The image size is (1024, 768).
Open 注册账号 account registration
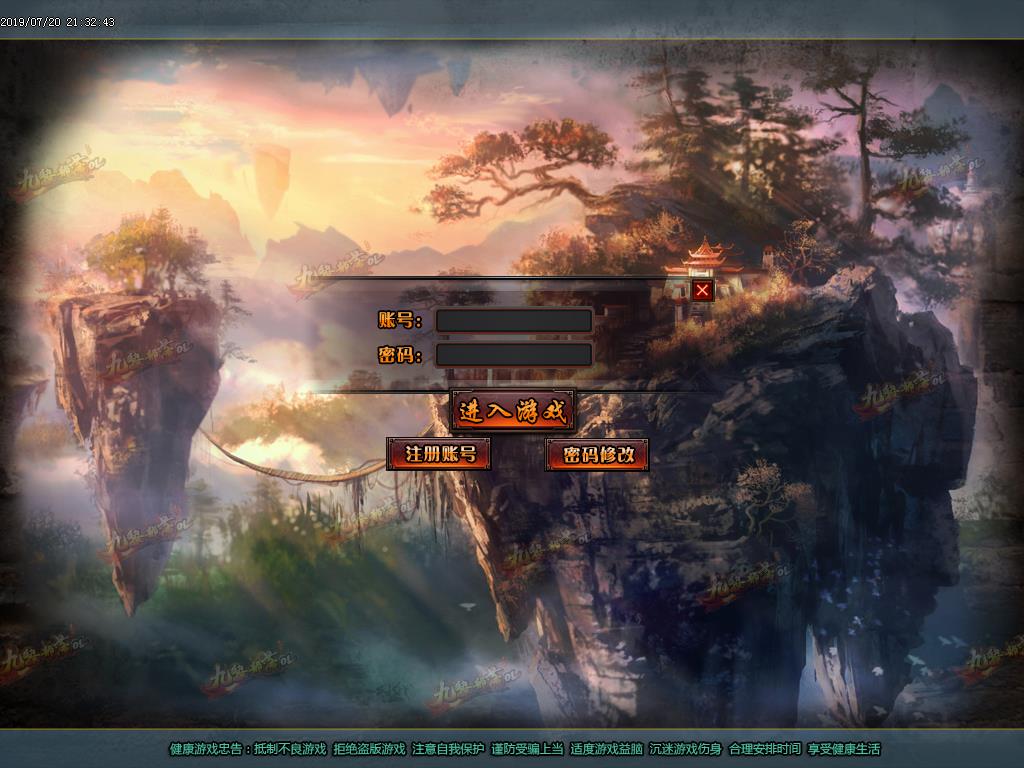(439, 454)
